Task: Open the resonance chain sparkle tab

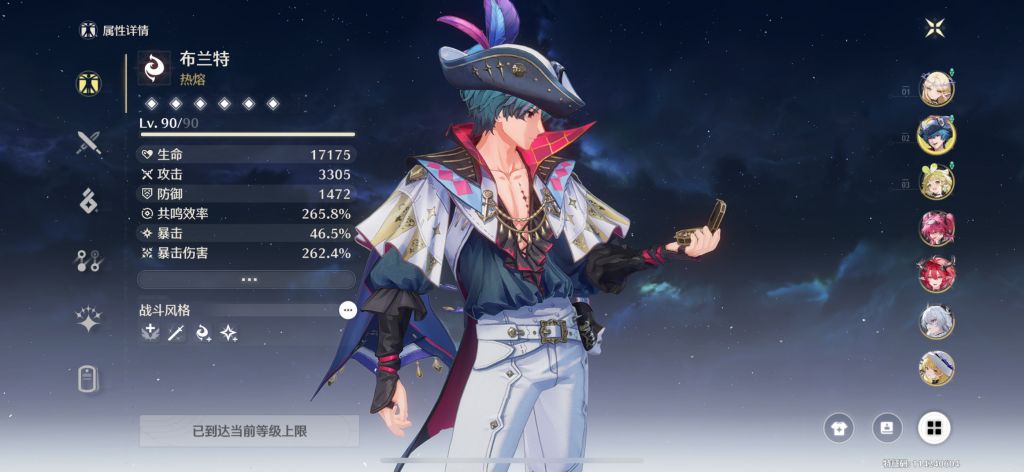Action: tap(89, 319)
